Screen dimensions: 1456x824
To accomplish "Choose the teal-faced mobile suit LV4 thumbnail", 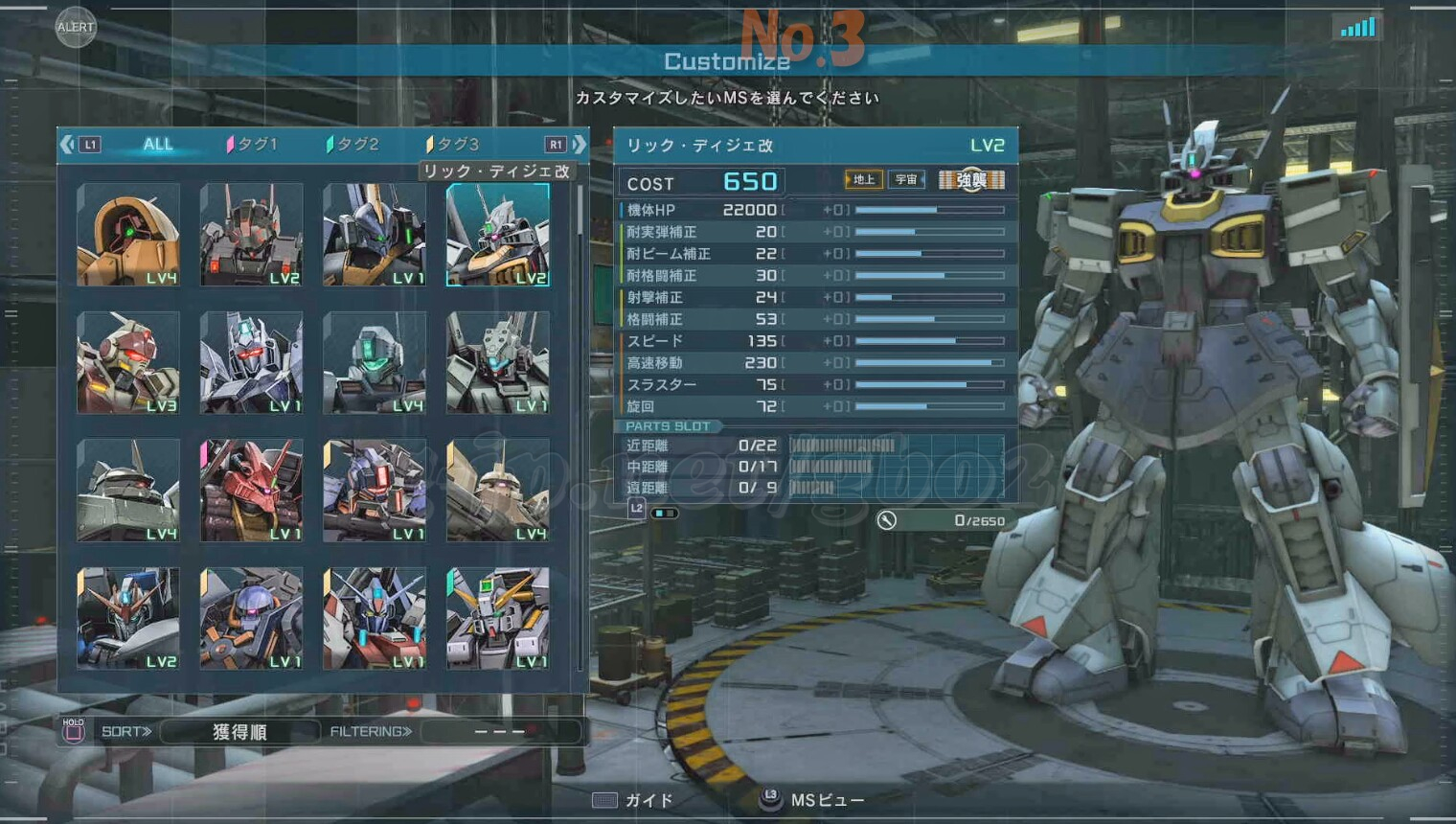I will (375, 362).
